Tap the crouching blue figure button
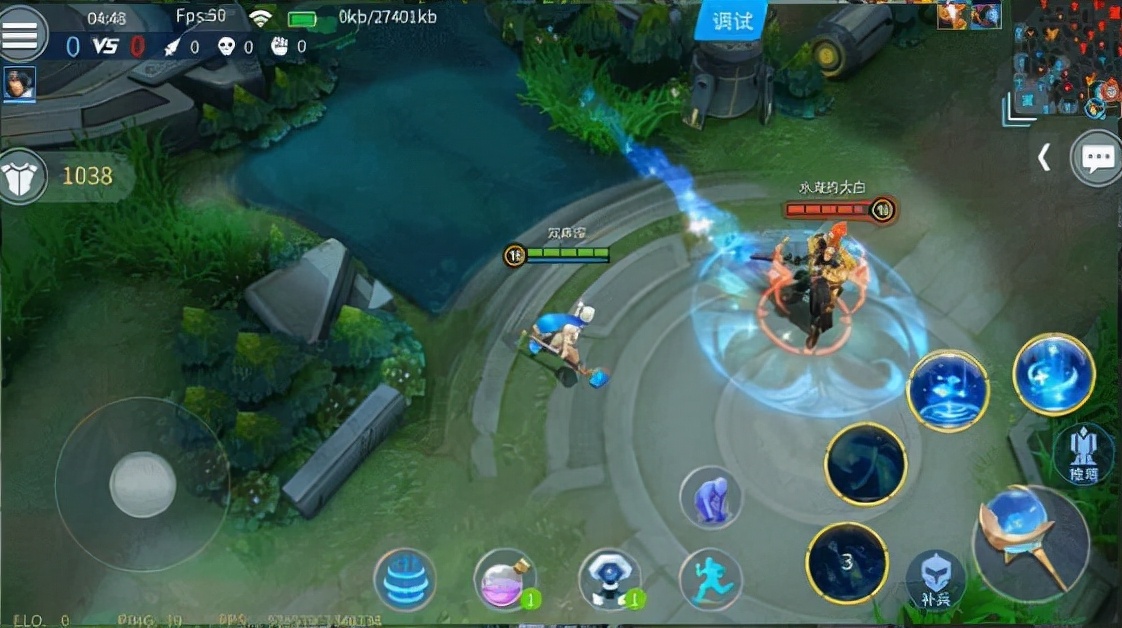The image size is (1122, 628). pyautogui.click(x=711, y=497)
